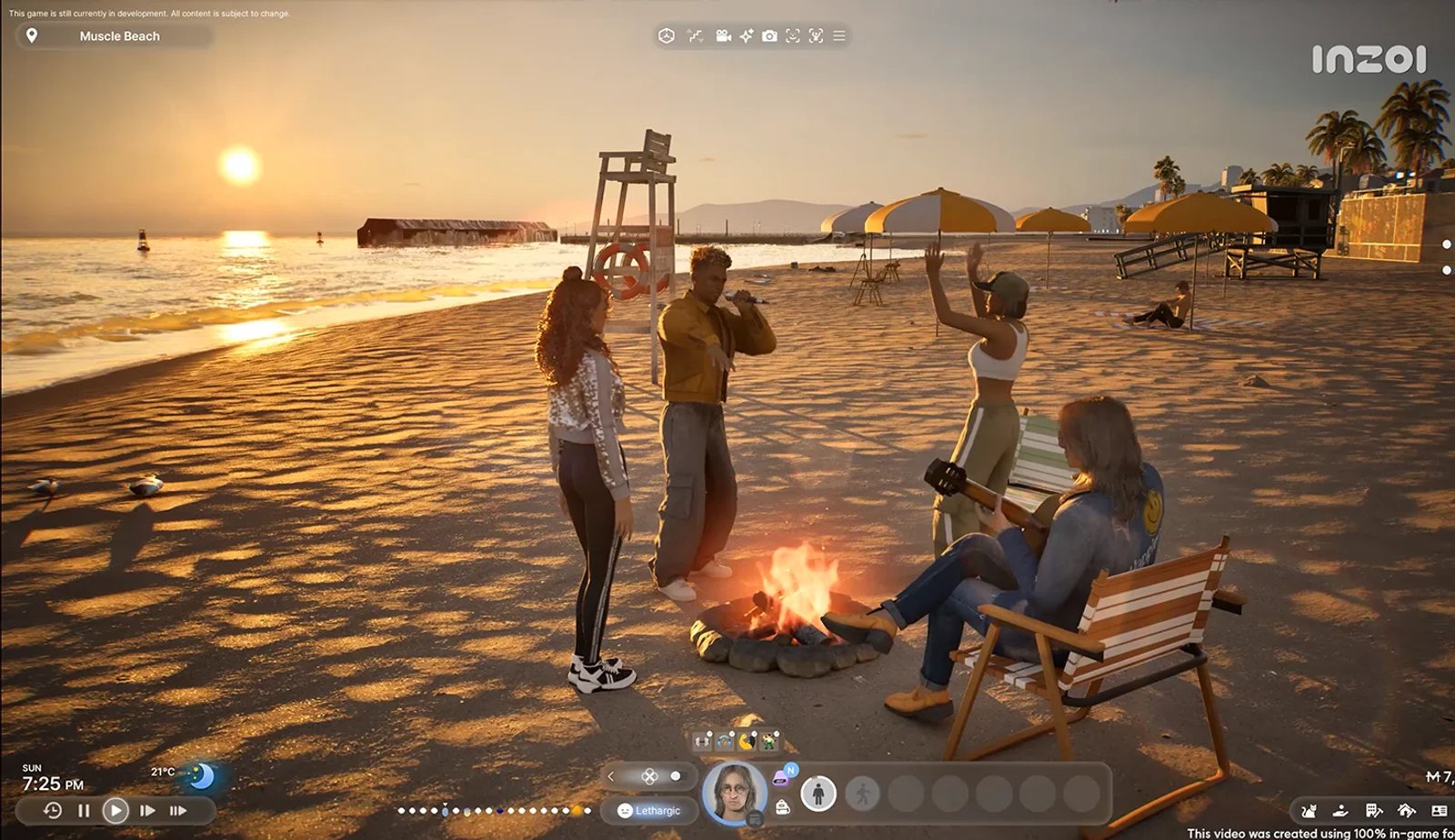This screenshot has height=840, width=1455.
Task: Open the hamburger menu in top toolbar
Action: point(839,35)
